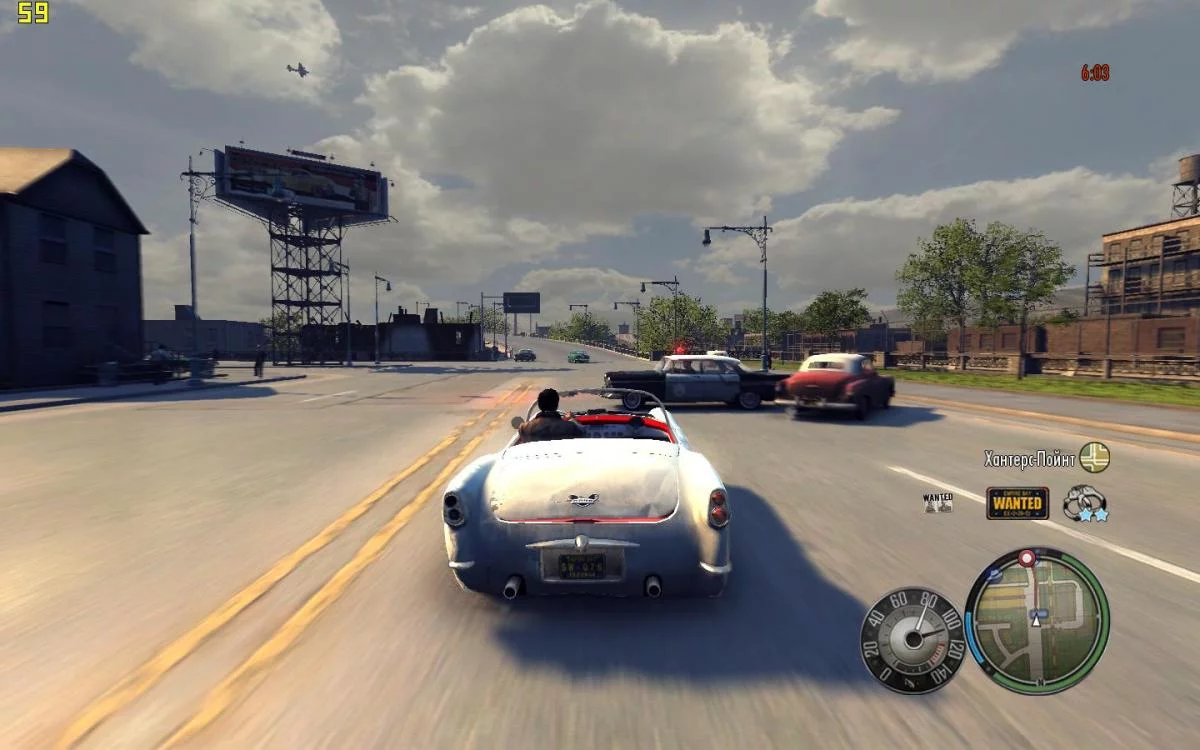Click the circular minimap
This screenshot has width=1200, height=750.
[1037, 621]
